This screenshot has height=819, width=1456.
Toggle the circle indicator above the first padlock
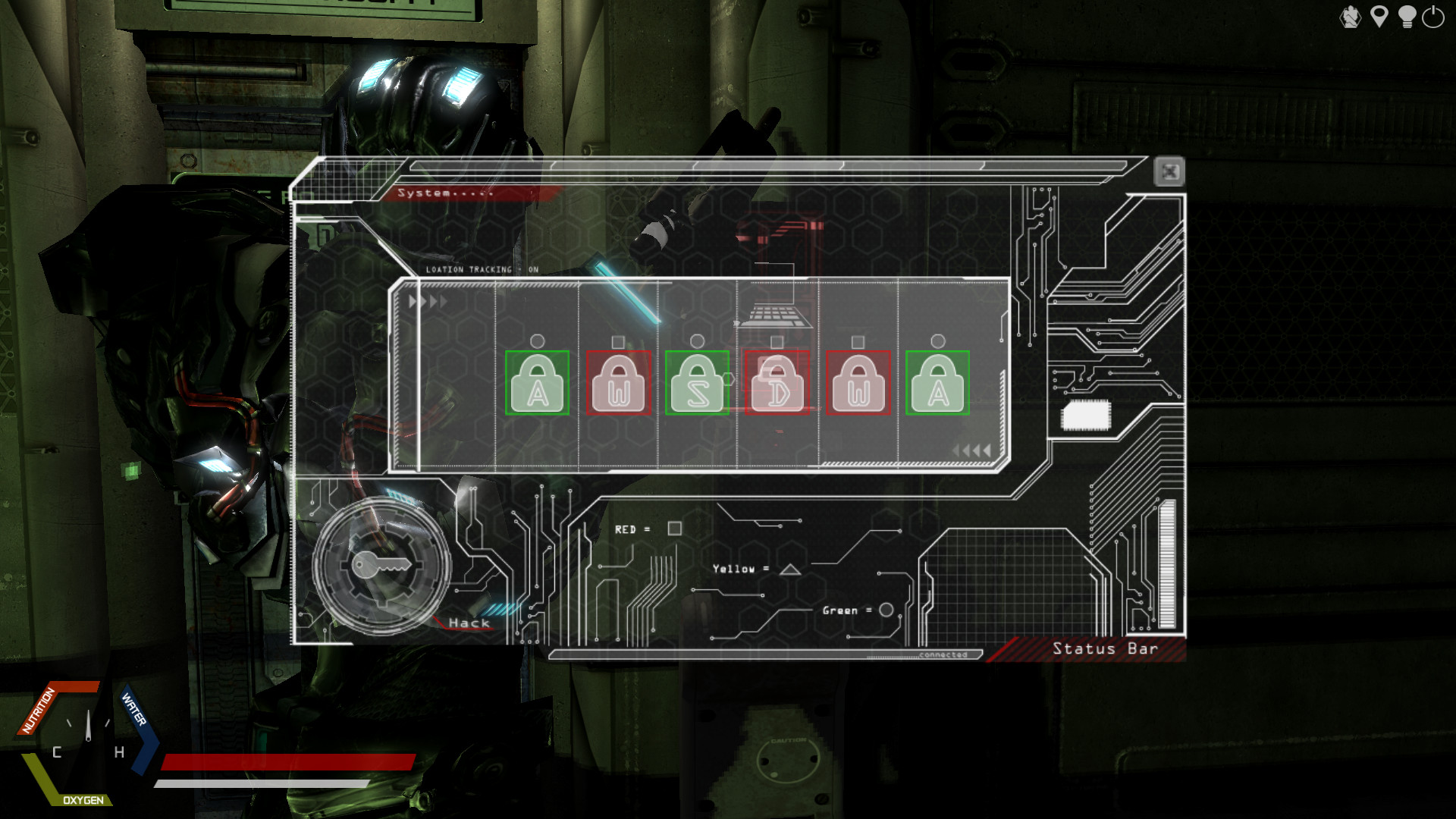539,342
